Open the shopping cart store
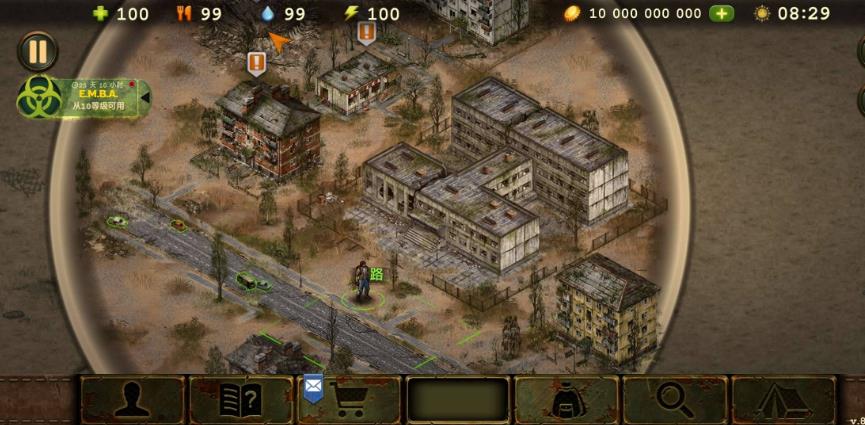Viewport: 865px width, 425px height. 351,400
